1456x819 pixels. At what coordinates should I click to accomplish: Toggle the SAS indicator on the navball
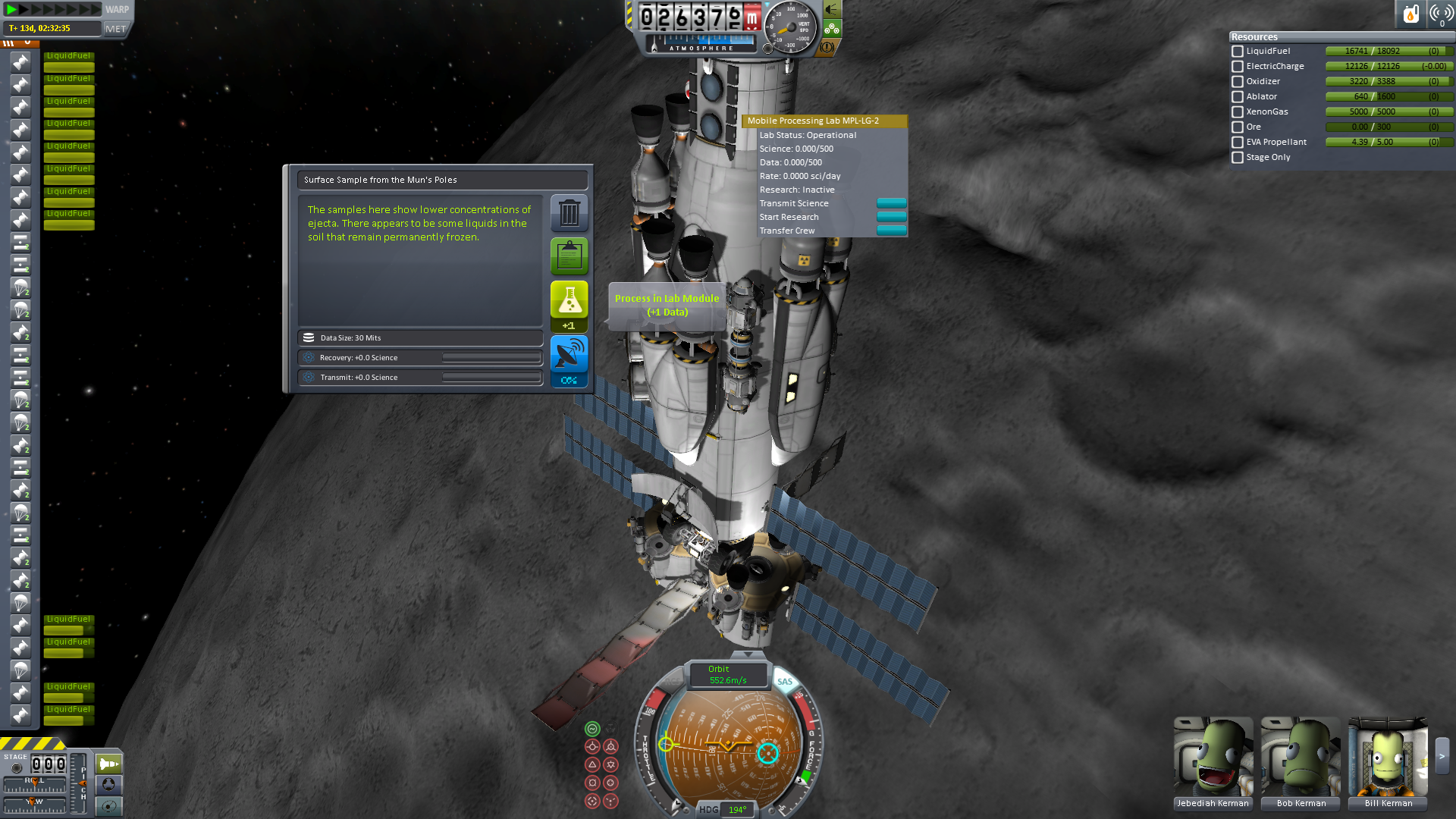click(x=785, y=682)
